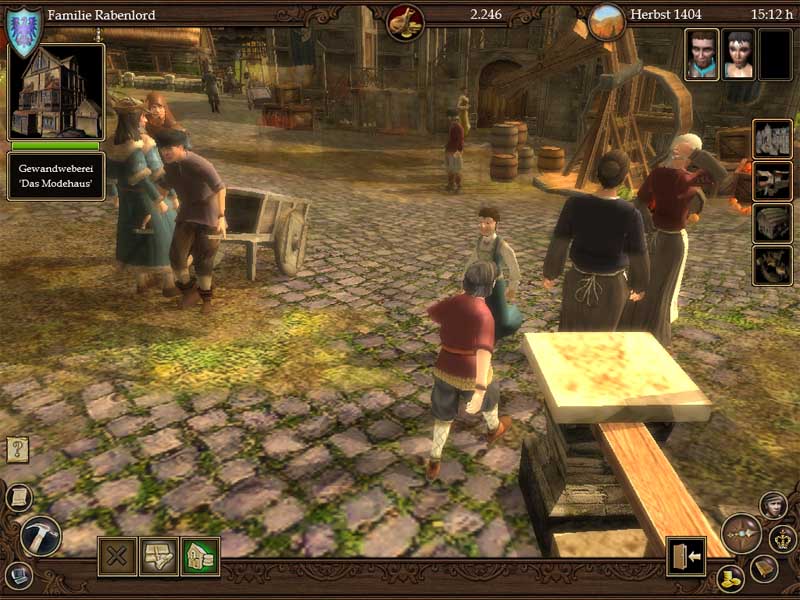Open the question mark help scroll

[x=17, y=449]
